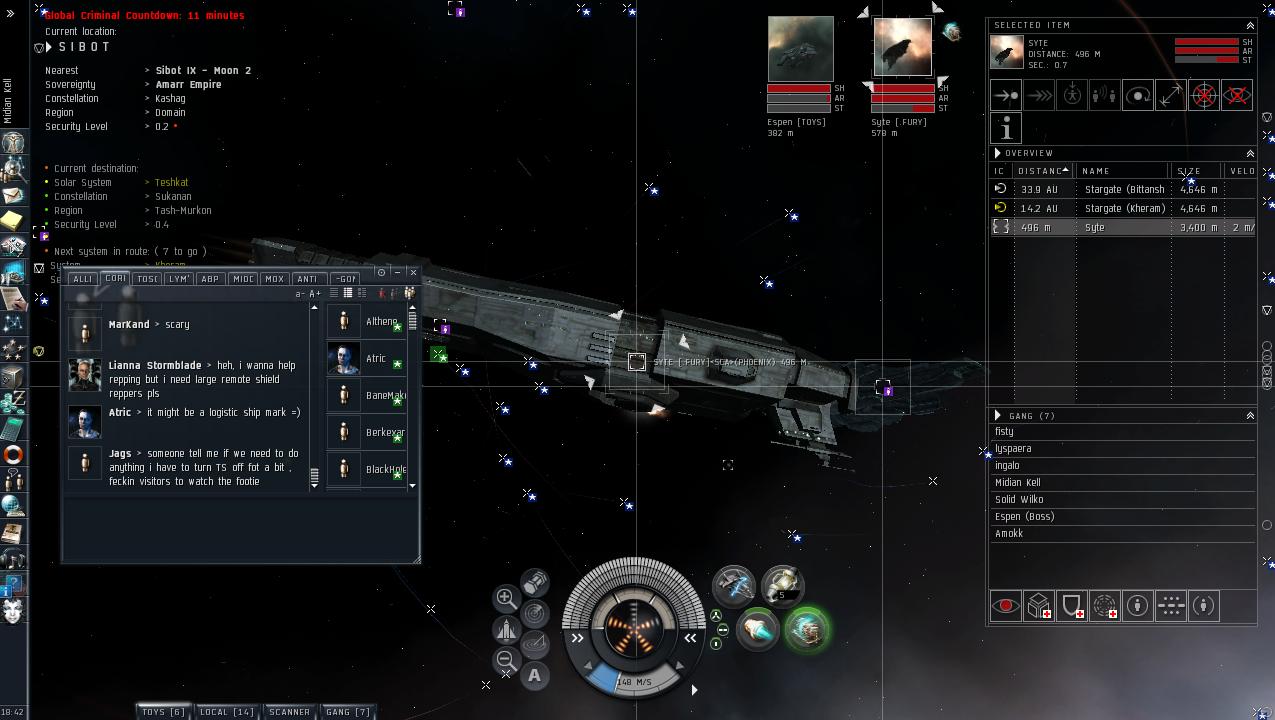This screenshot has width=1275, height=720.
Task: Toggle the autopilot A button
Action: pyautogui.click(x=535, y=675)
